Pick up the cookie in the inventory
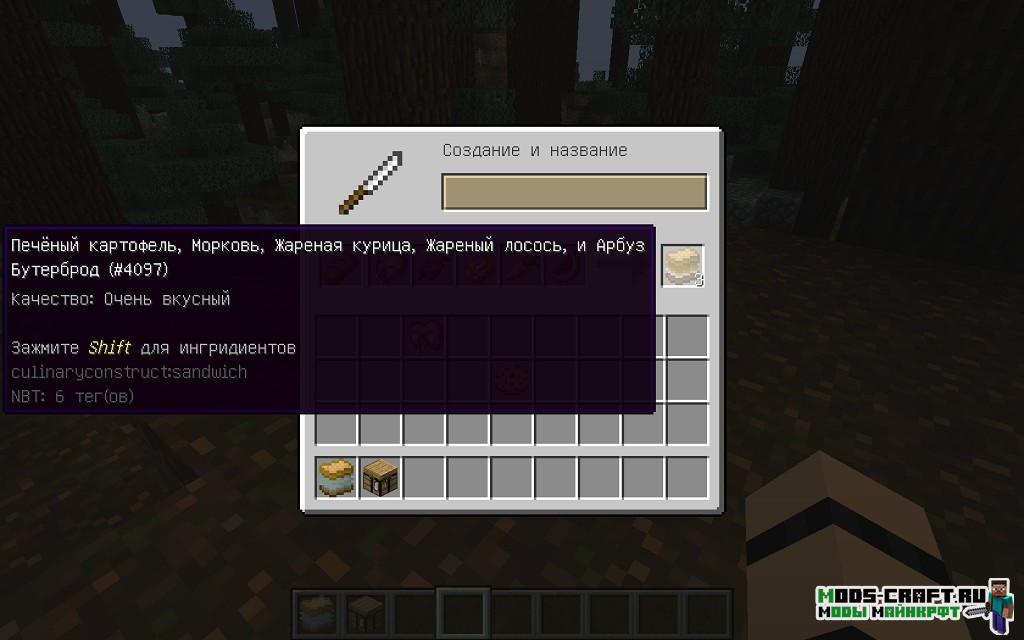The width and height of the screenshot is (1024, 640). [512, 381]
